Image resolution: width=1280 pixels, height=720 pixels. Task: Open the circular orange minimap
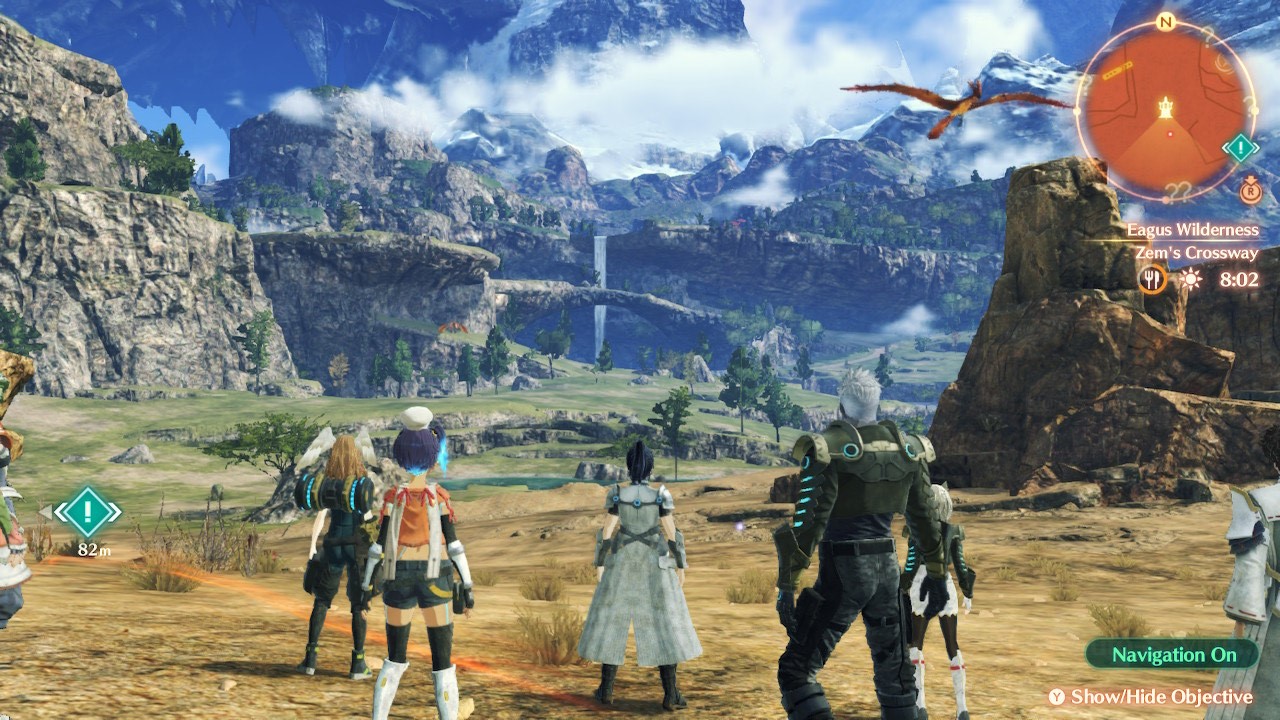click(x=1165, y=108)
